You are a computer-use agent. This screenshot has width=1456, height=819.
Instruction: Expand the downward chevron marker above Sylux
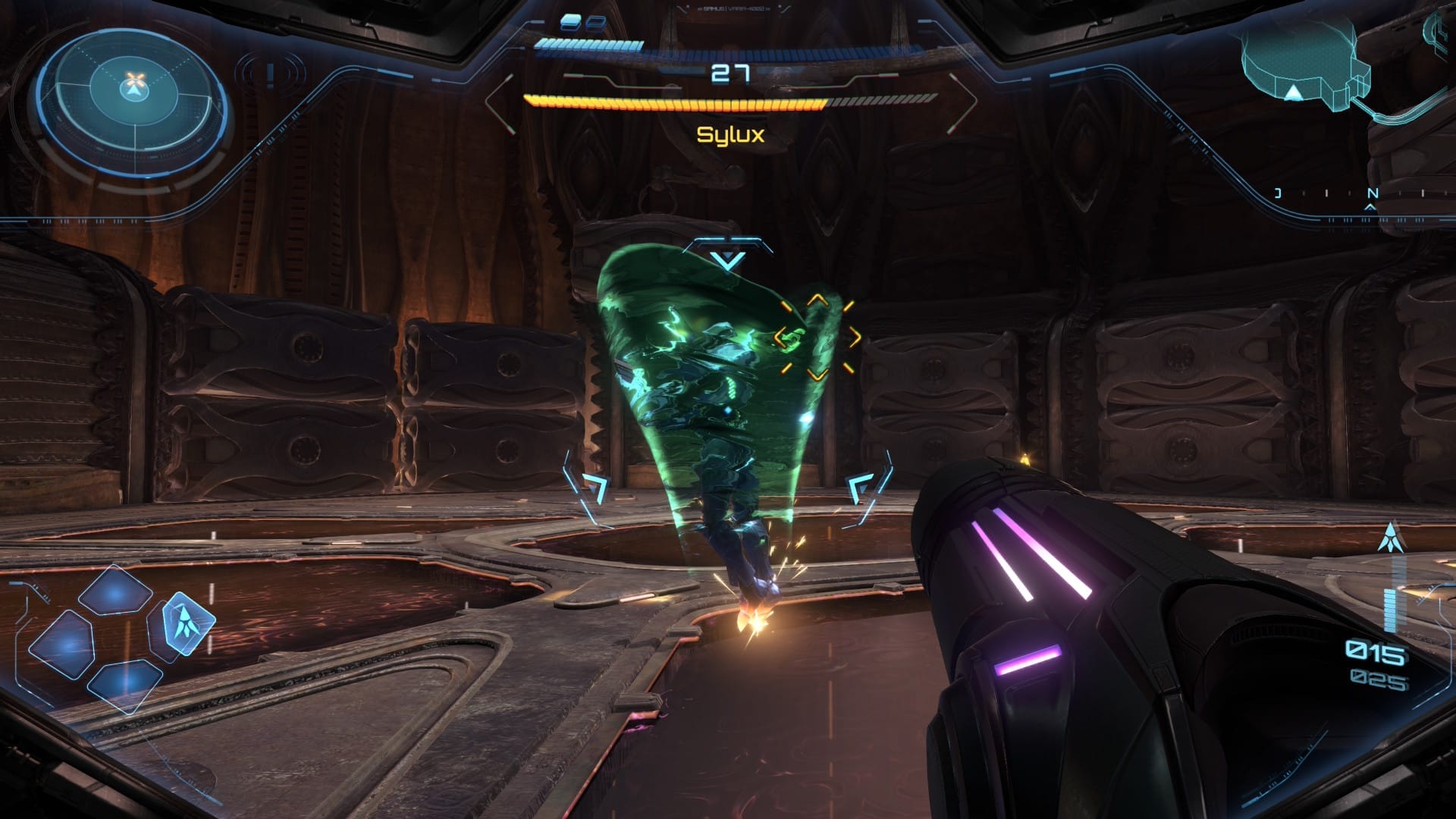pos(726,256)
